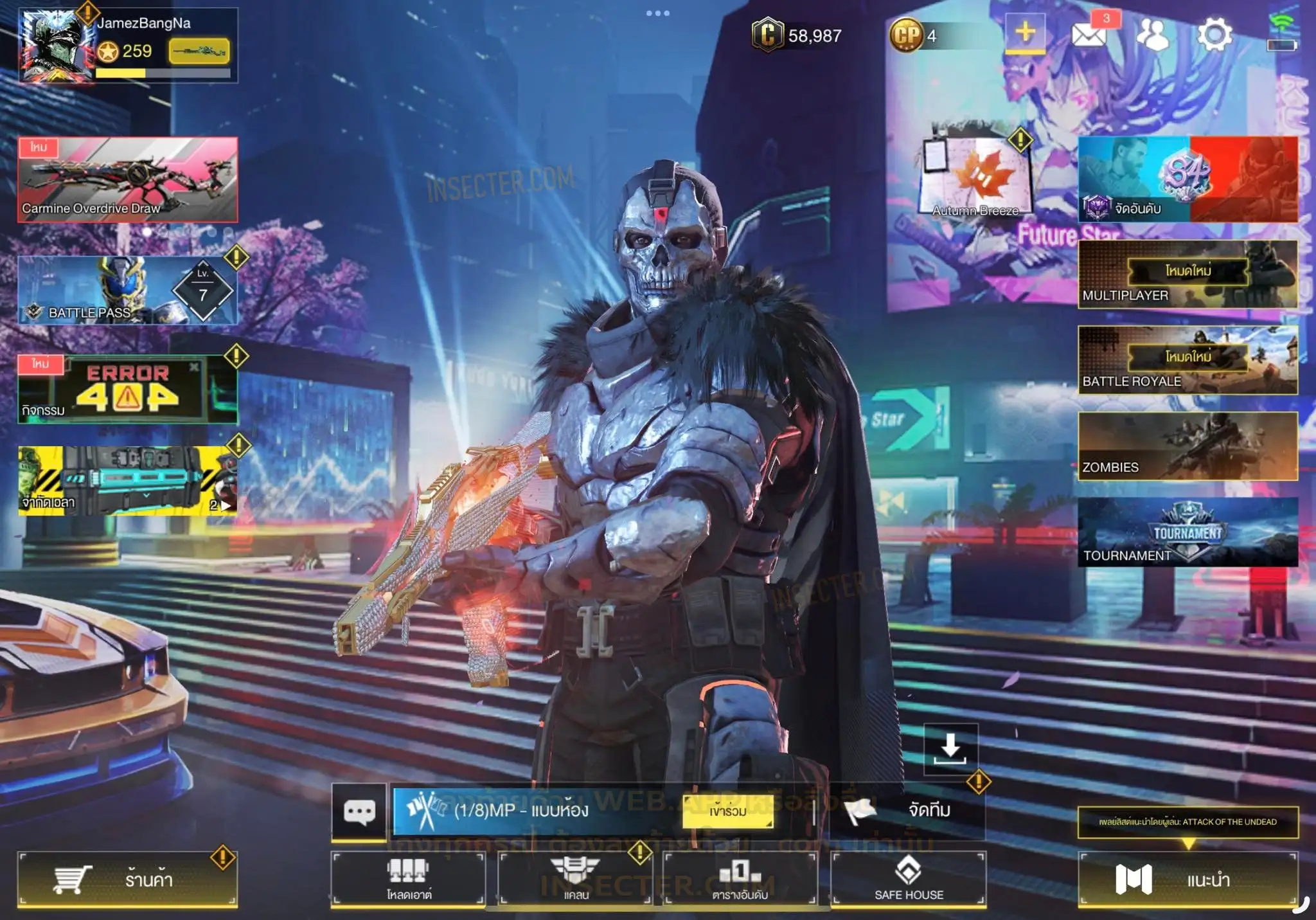Open the download manager arrow icon

pyautogui.click(x=950, y=749)
